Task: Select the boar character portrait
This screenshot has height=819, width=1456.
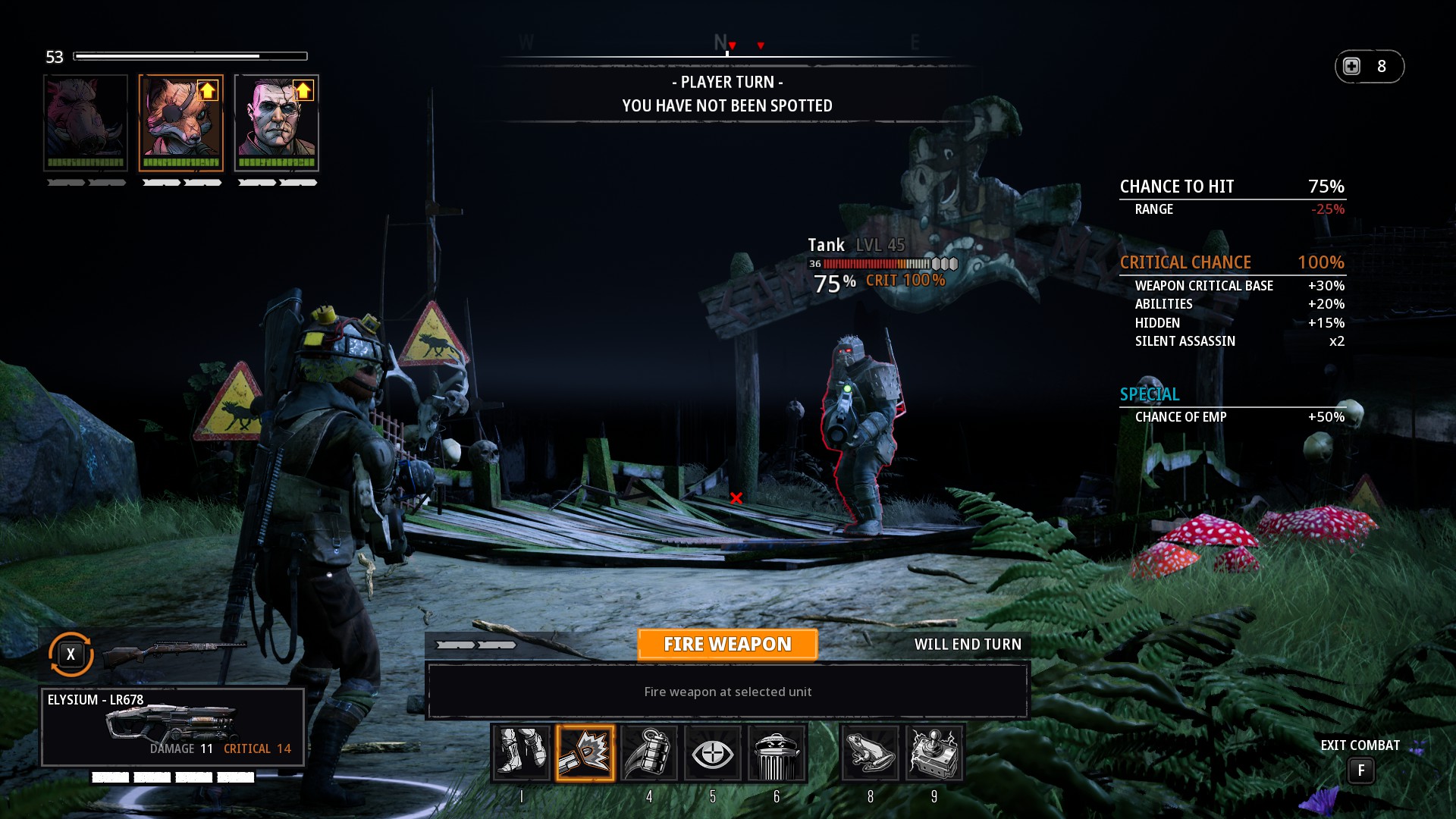Action: pos(86,123)
